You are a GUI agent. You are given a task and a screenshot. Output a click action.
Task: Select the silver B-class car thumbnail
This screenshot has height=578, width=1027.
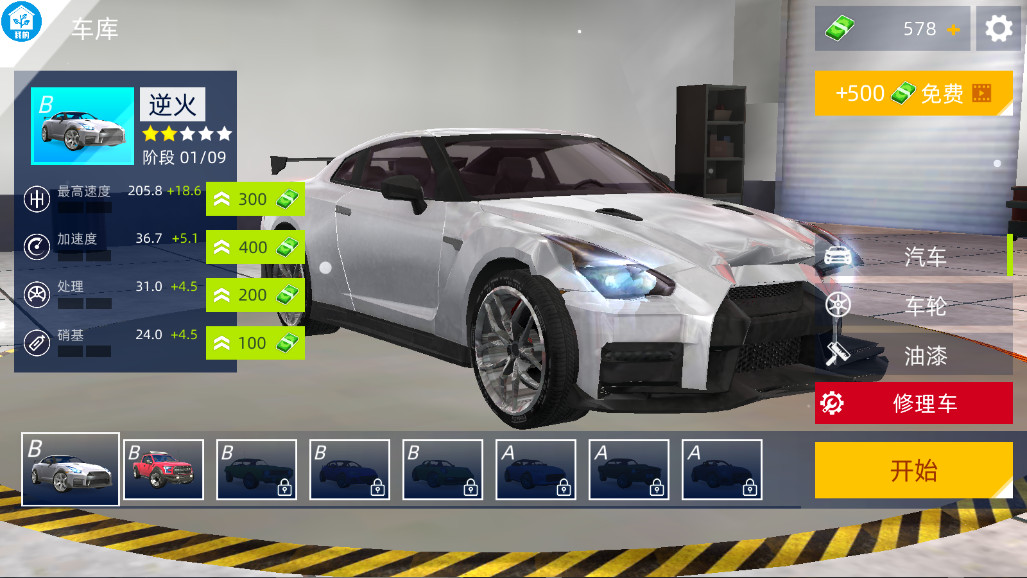pyautogui.click(x=71, y=469)
